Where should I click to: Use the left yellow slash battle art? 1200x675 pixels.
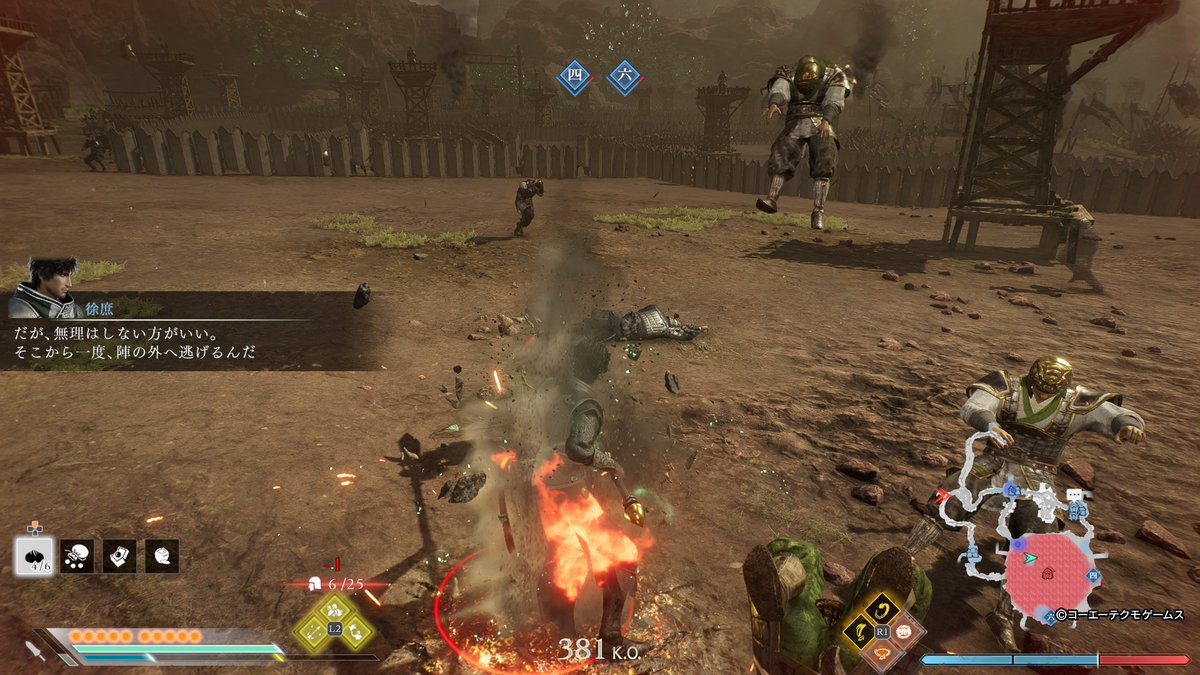(858, 631)
